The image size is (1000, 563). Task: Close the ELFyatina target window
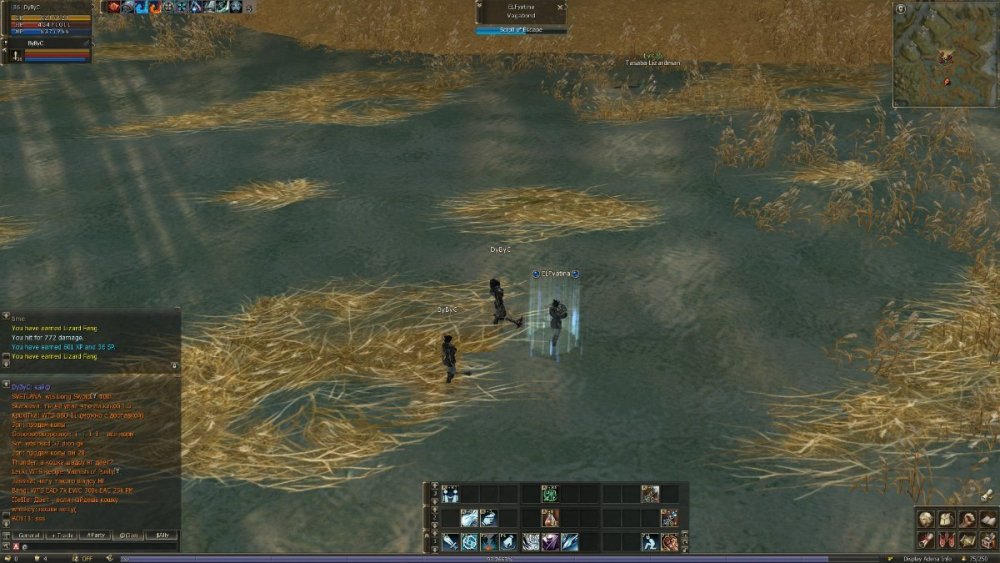(x=560, y=6)
